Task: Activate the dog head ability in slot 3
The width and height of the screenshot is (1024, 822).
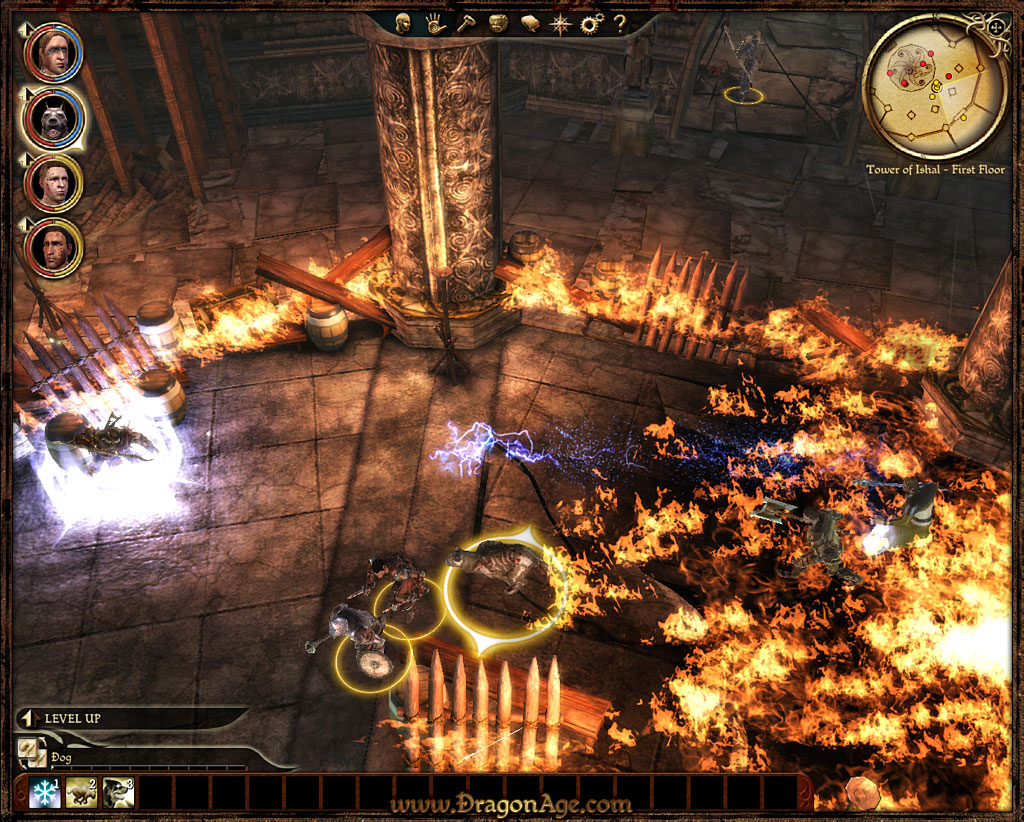Action: (x=118, y=793)
